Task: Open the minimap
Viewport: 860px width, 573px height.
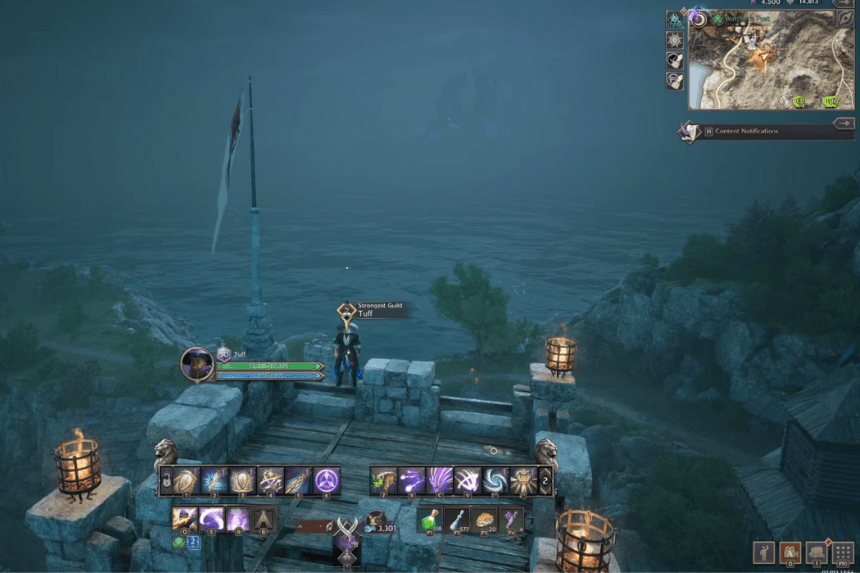Action: (770, 60)
